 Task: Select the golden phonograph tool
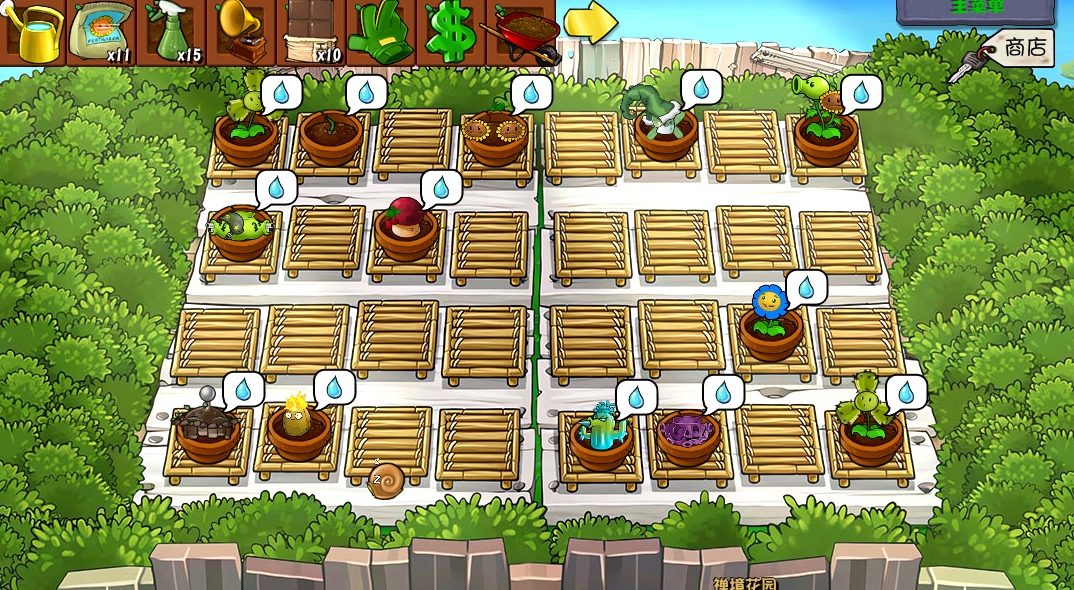coord(242,32)
